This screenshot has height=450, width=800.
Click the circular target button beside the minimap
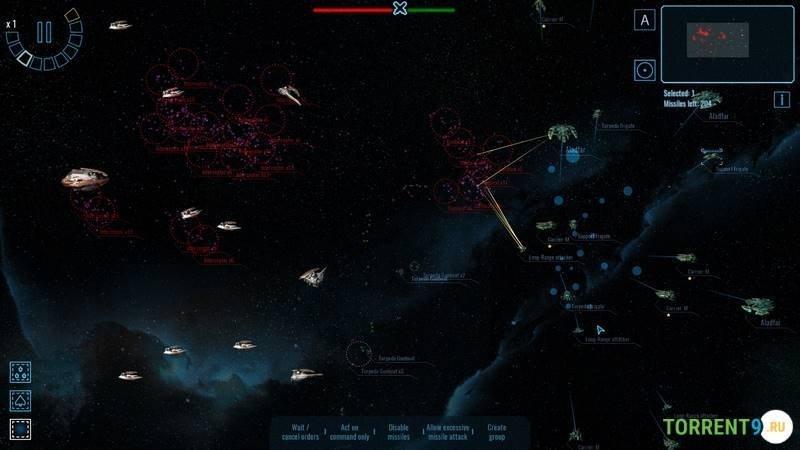coord(645,70)
